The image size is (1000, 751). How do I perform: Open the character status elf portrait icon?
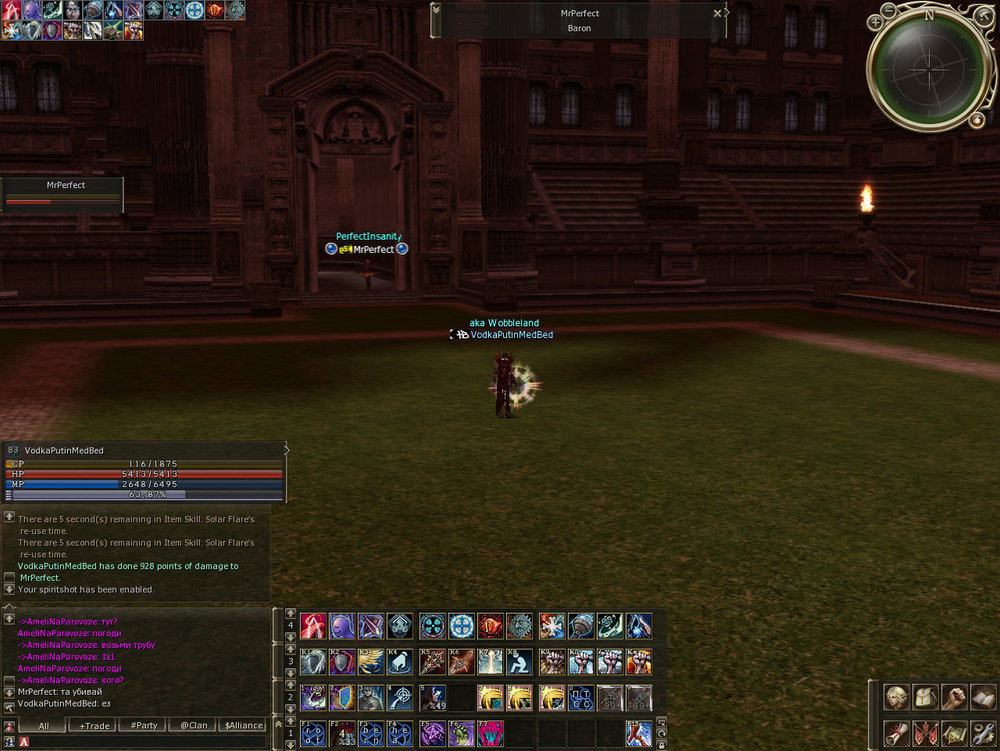coord(895,697)
